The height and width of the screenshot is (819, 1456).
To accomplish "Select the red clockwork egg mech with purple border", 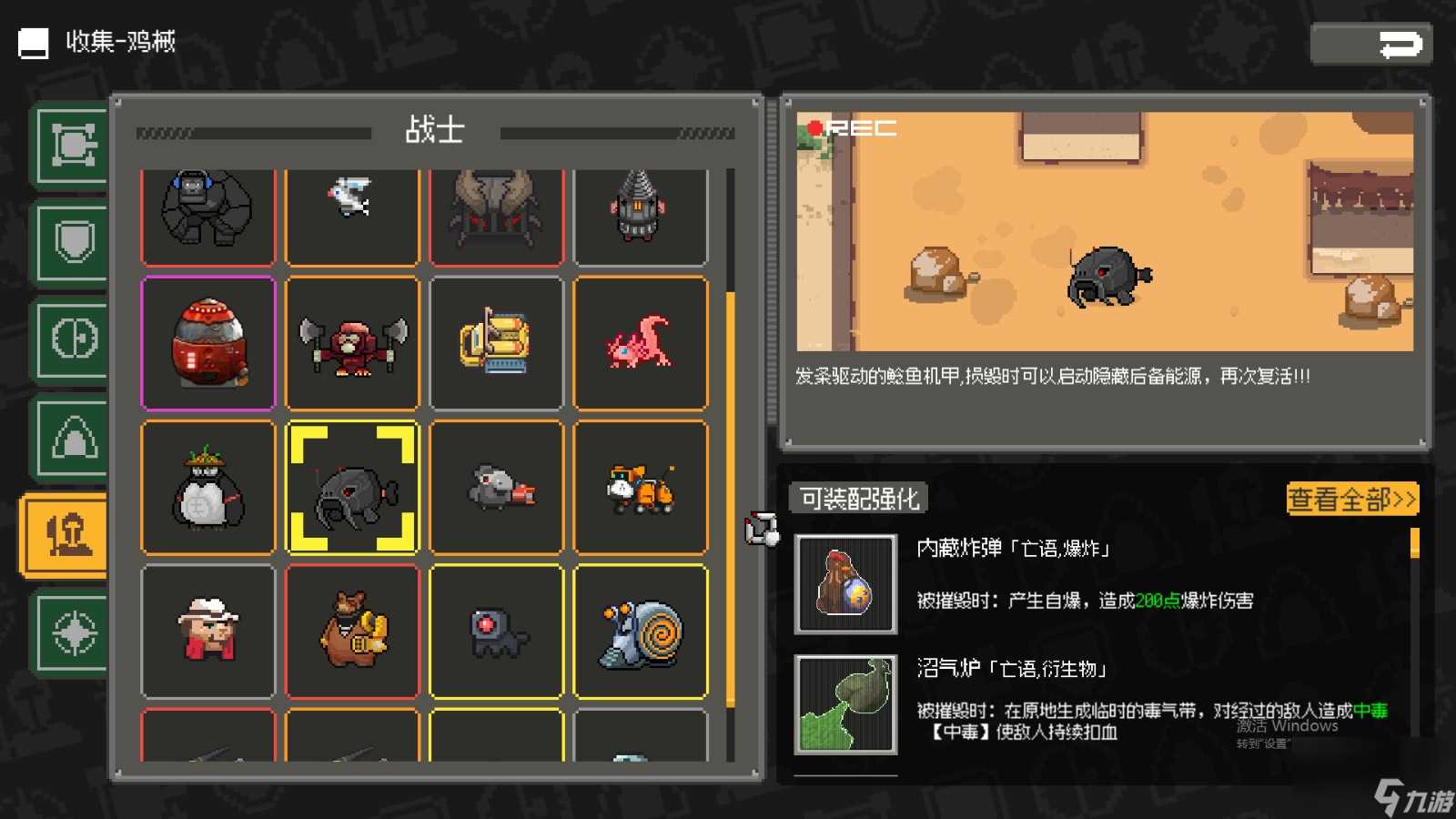I will [207, 344].
